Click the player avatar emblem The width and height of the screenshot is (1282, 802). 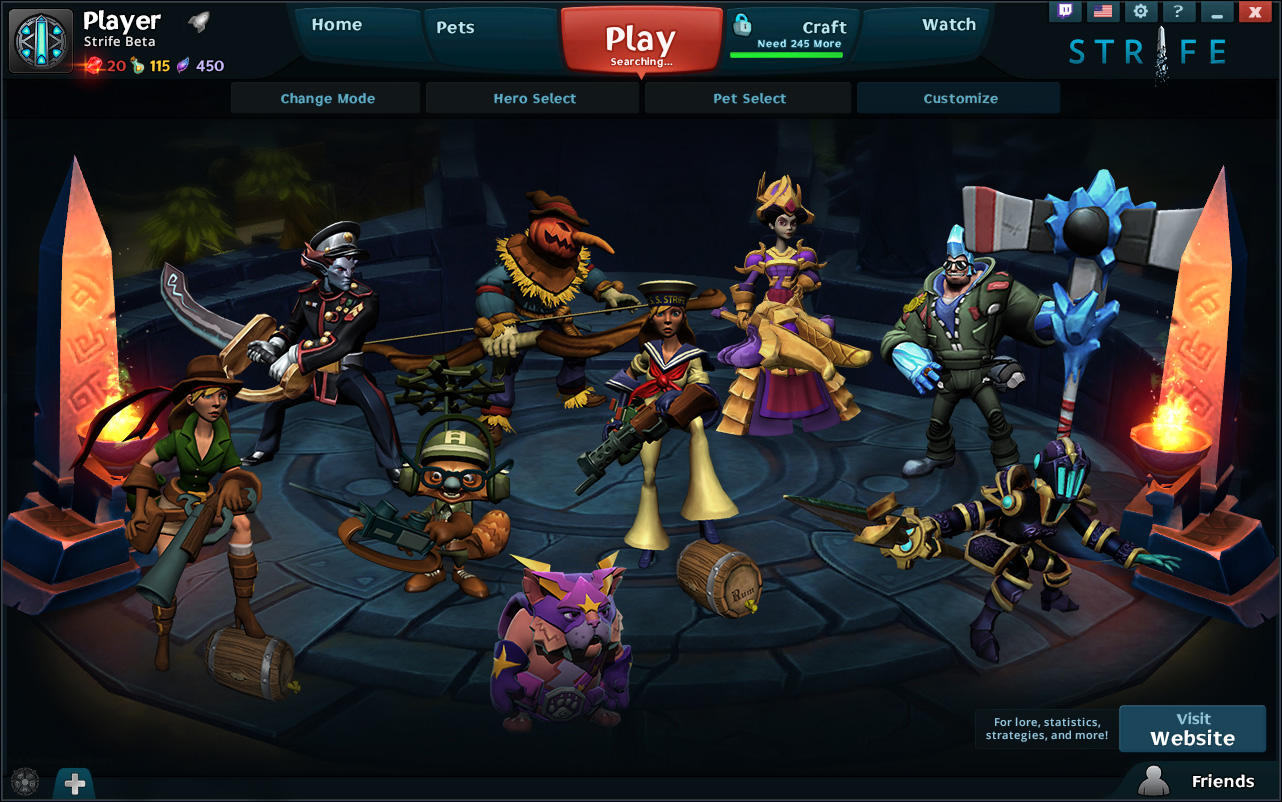coord(41,41)
